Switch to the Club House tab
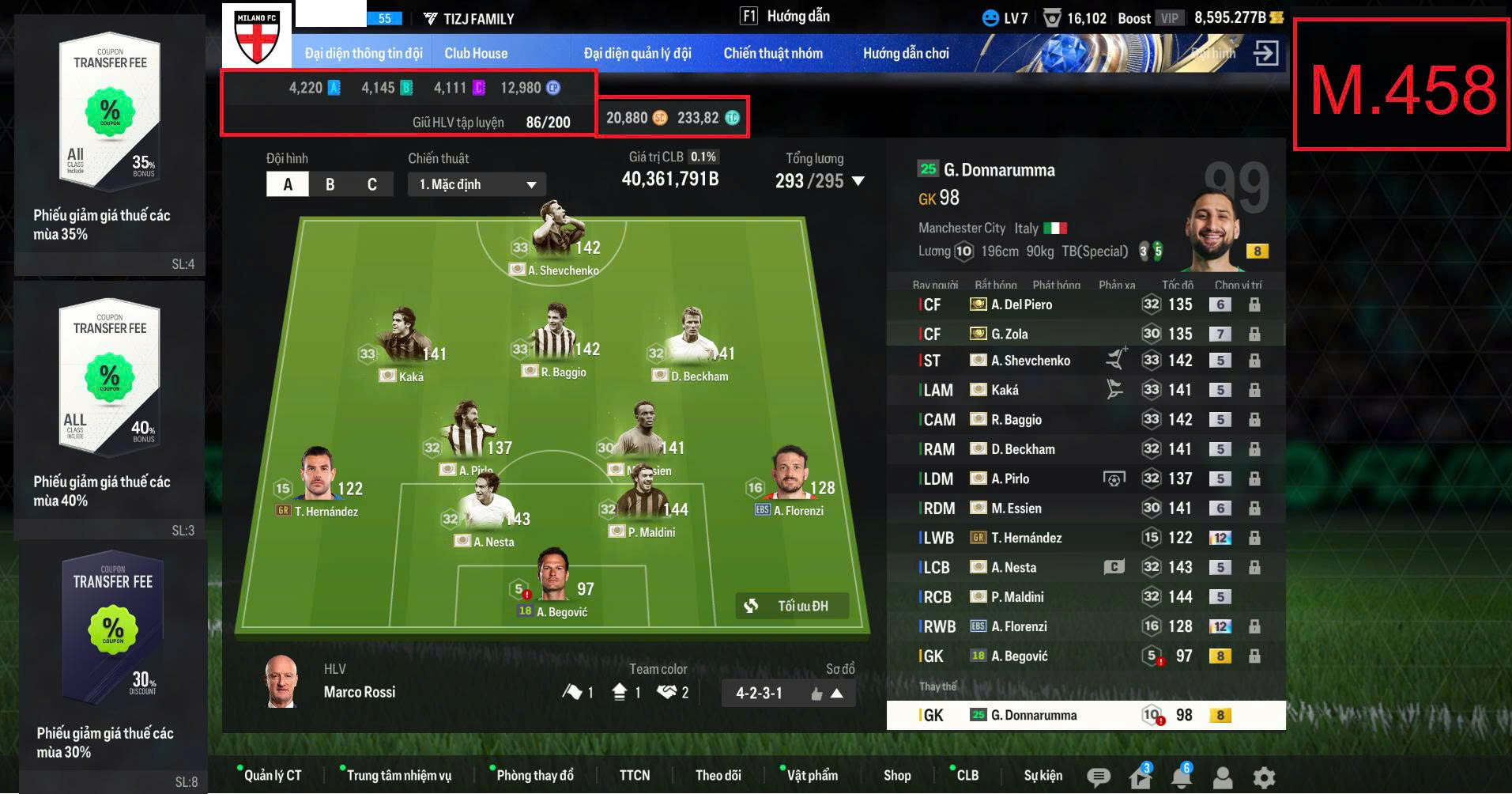 pyautogui.click(x=475, y=53)
